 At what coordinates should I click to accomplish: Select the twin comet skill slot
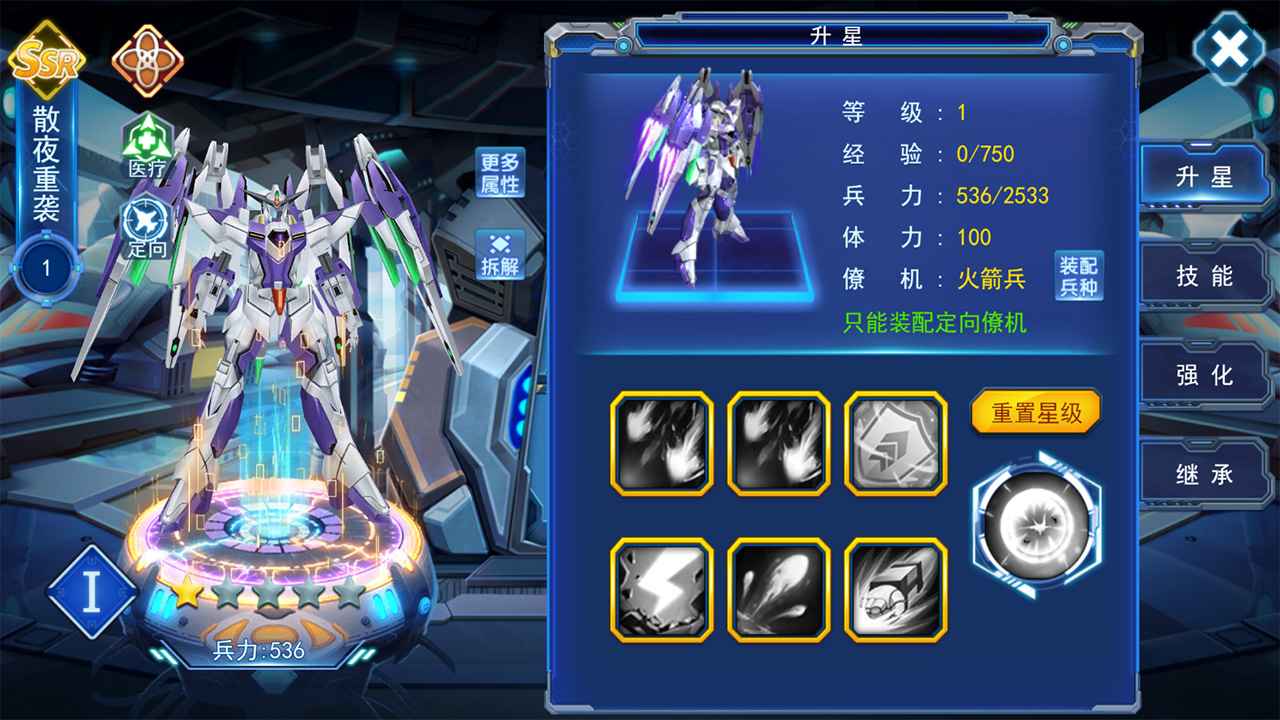tap(778, 590)
